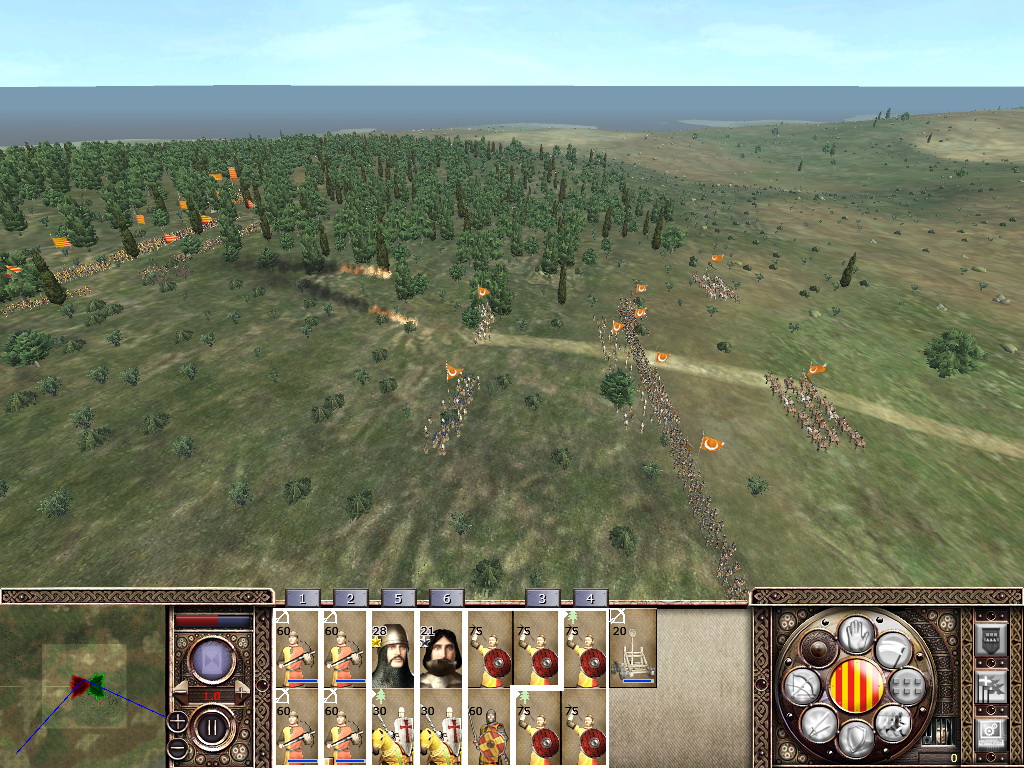Zoom out the battle minimap
This screenshot has width=1024, height=768.
[177, 746]
